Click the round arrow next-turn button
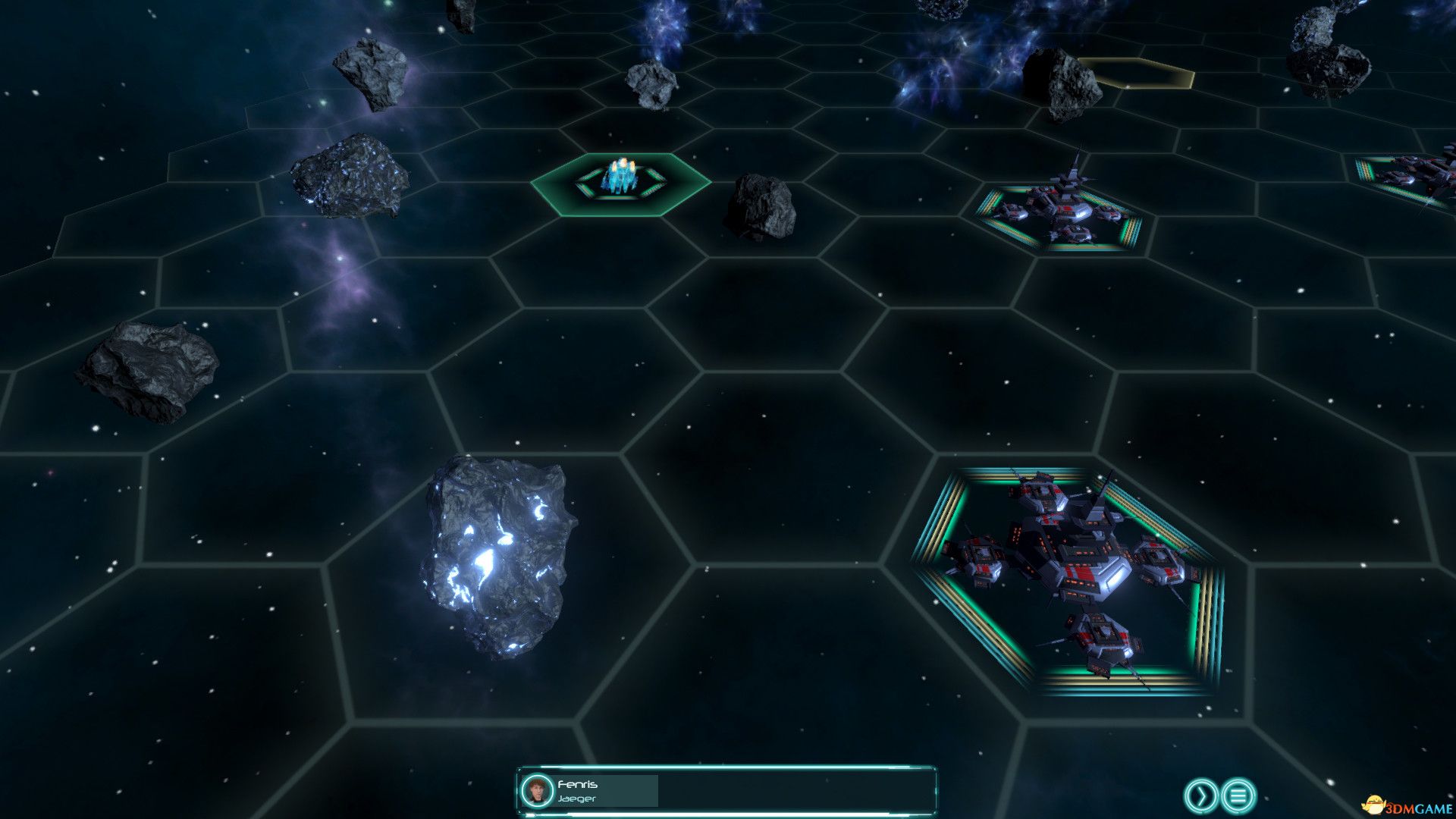 tap(1200, 795)
